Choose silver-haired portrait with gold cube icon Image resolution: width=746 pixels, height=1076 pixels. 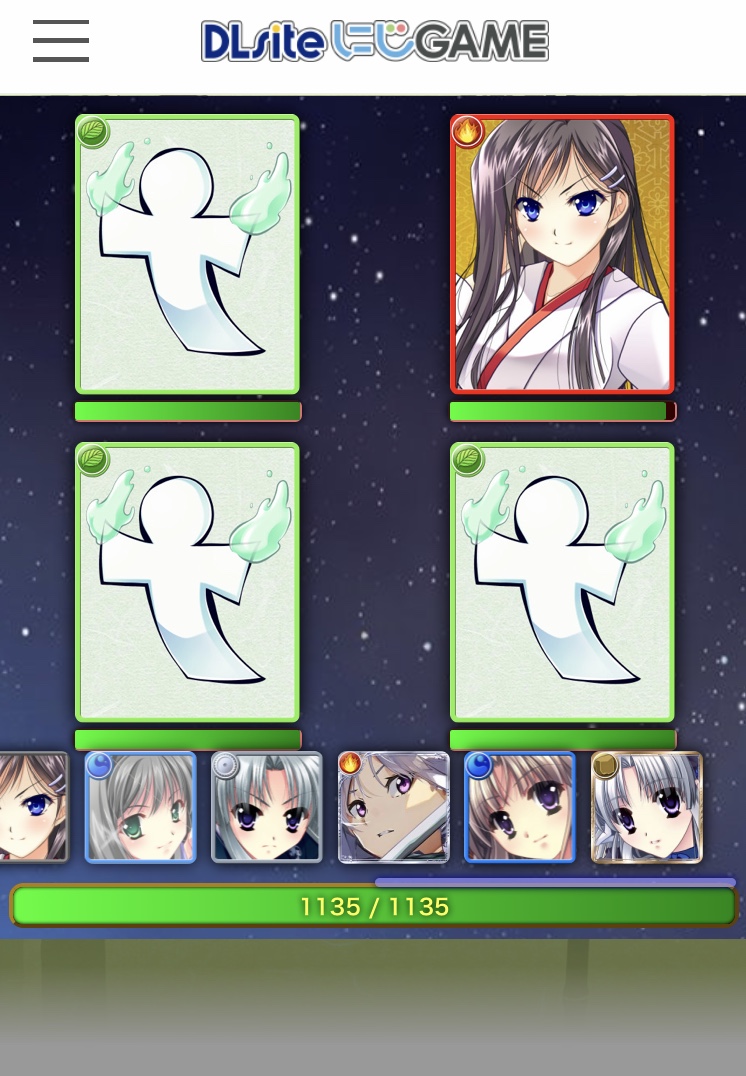646,807
